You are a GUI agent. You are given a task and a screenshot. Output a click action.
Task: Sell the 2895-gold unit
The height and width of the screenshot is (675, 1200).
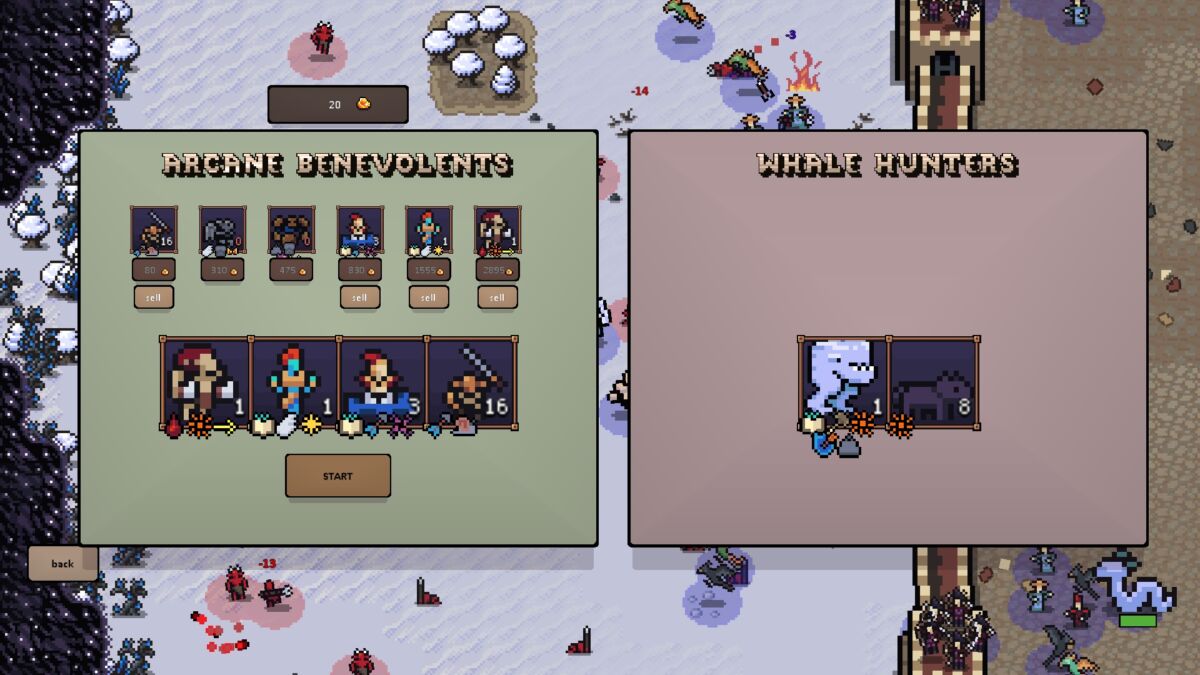[x=497, y=297]
